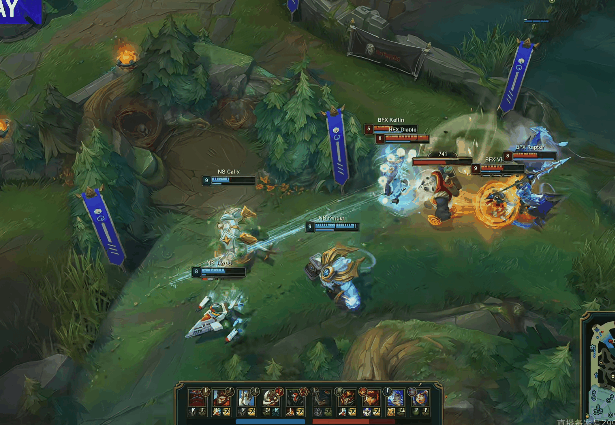Select the icy blue champion portrait on the red team
This screenshot has height=425, width=615.
coord(394,396)
